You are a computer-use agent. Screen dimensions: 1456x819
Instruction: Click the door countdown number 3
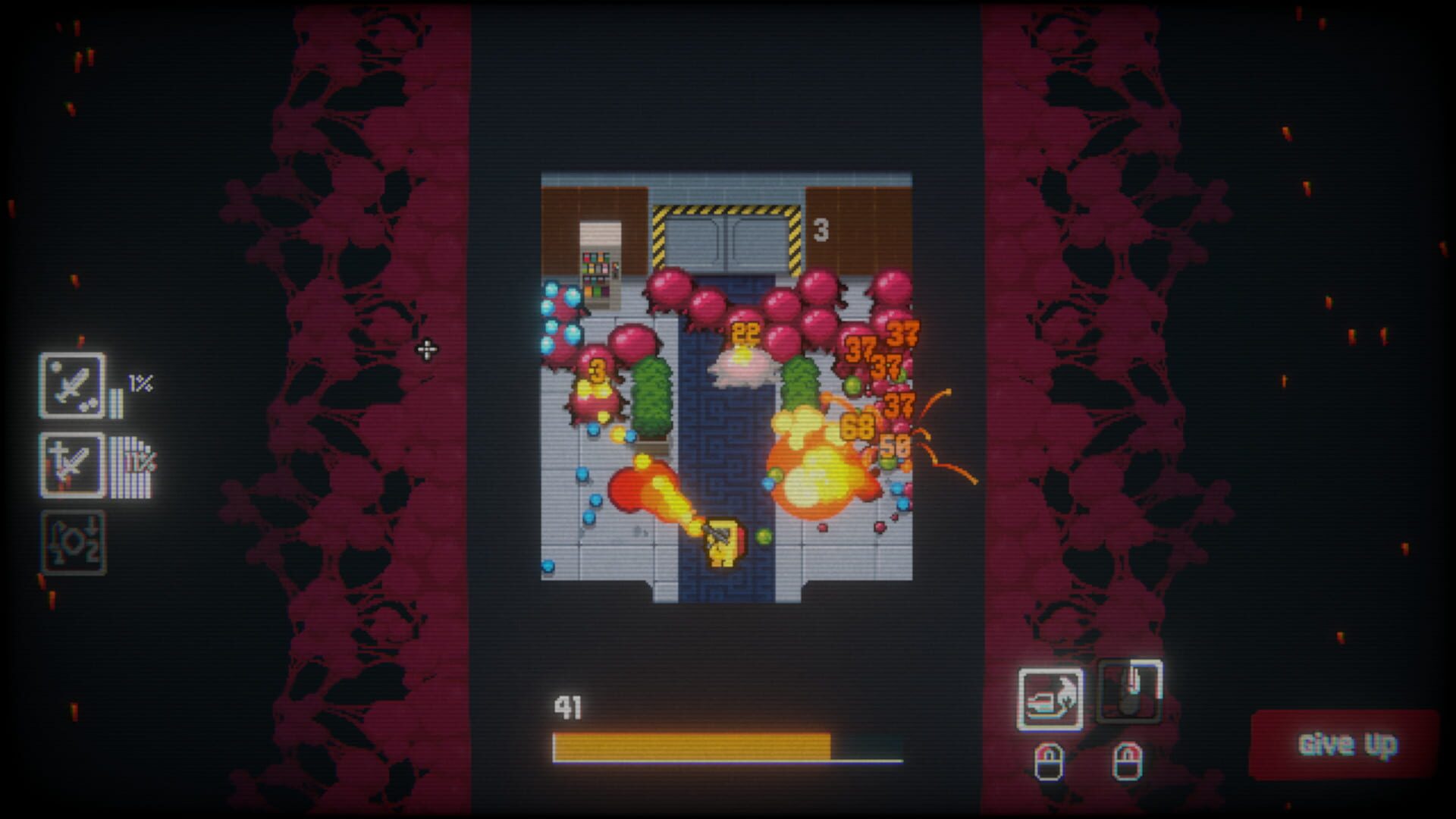click(x=821, y=227)
